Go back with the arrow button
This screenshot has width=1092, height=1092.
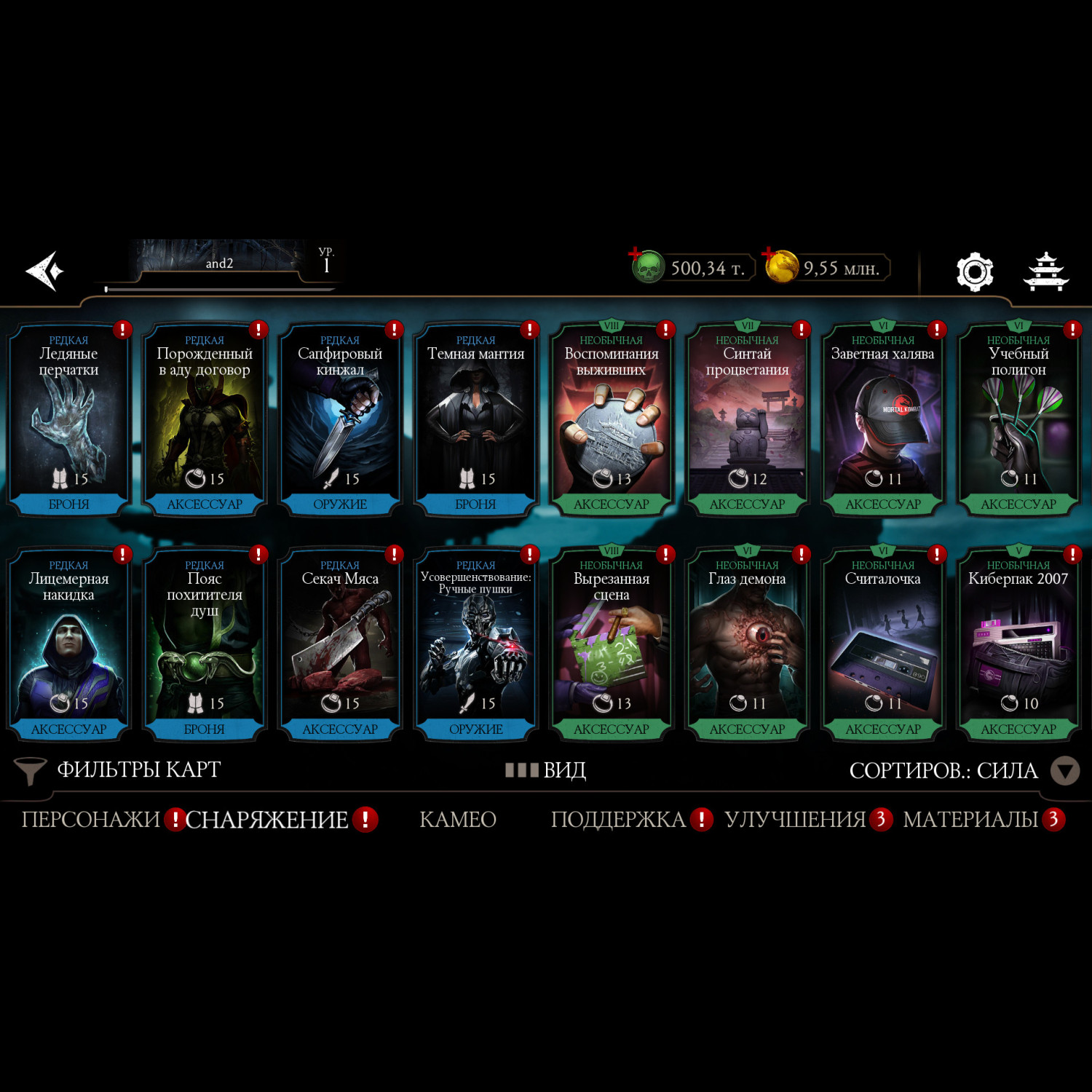pyautogui.click(x=45, y=271)
